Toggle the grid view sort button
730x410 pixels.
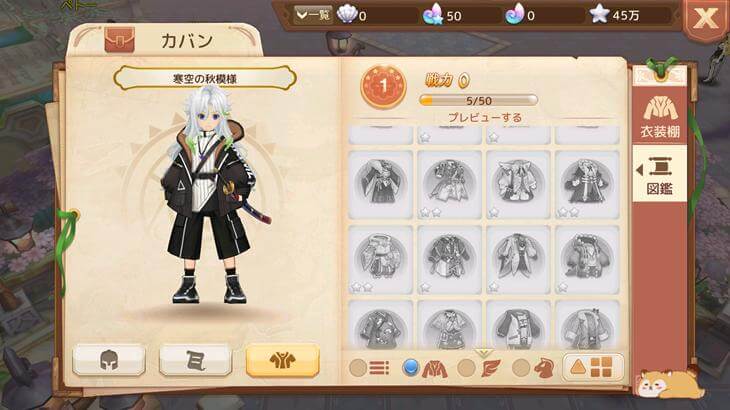pos(594,368)
